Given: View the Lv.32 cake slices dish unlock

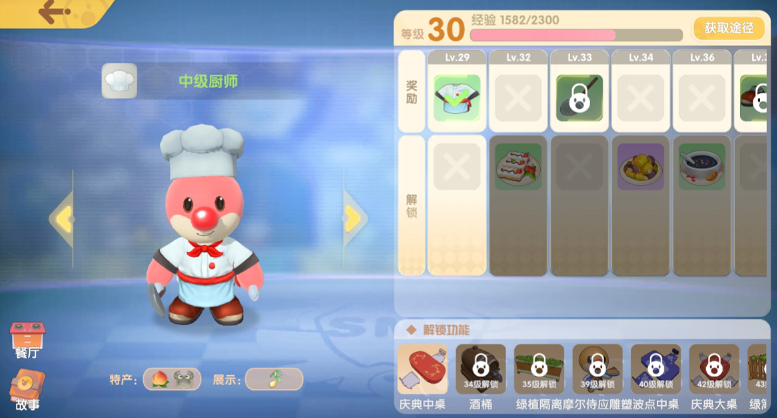Looking at the screenshot, I should [x=518, y=166].
